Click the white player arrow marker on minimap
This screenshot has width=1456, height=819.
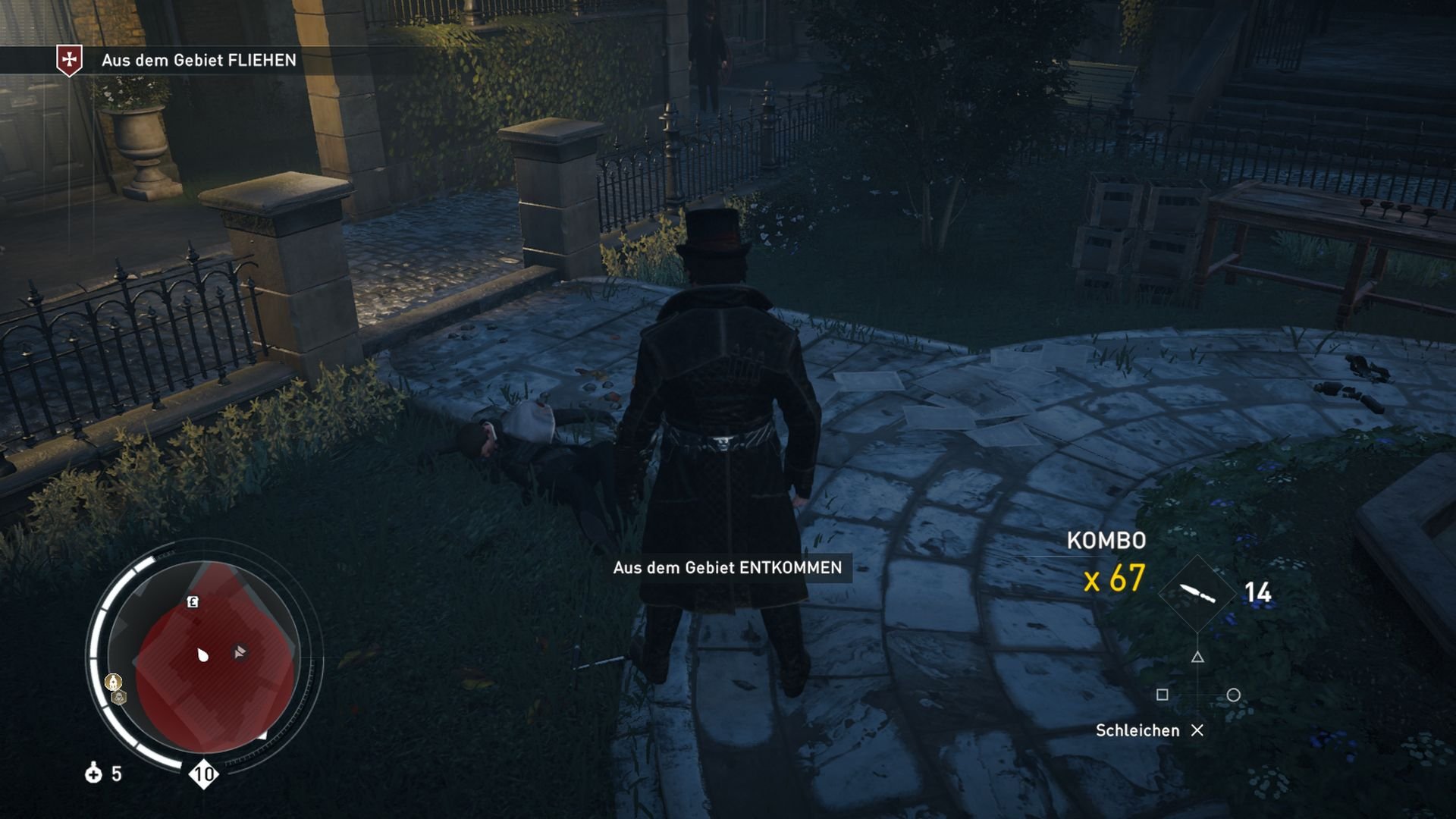(202, 654)
